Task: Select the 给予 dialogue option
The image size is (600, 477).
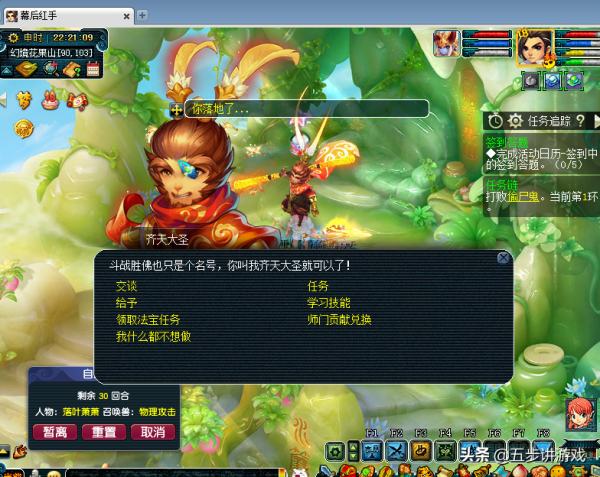Action: pos(126,303)
